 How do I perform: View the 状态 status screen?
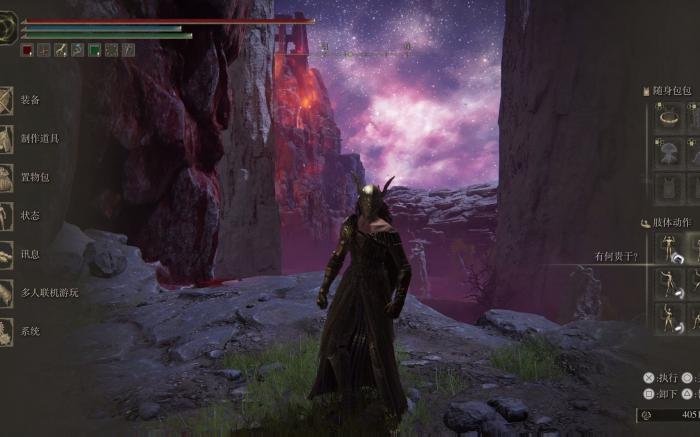[x=29, y=215]
